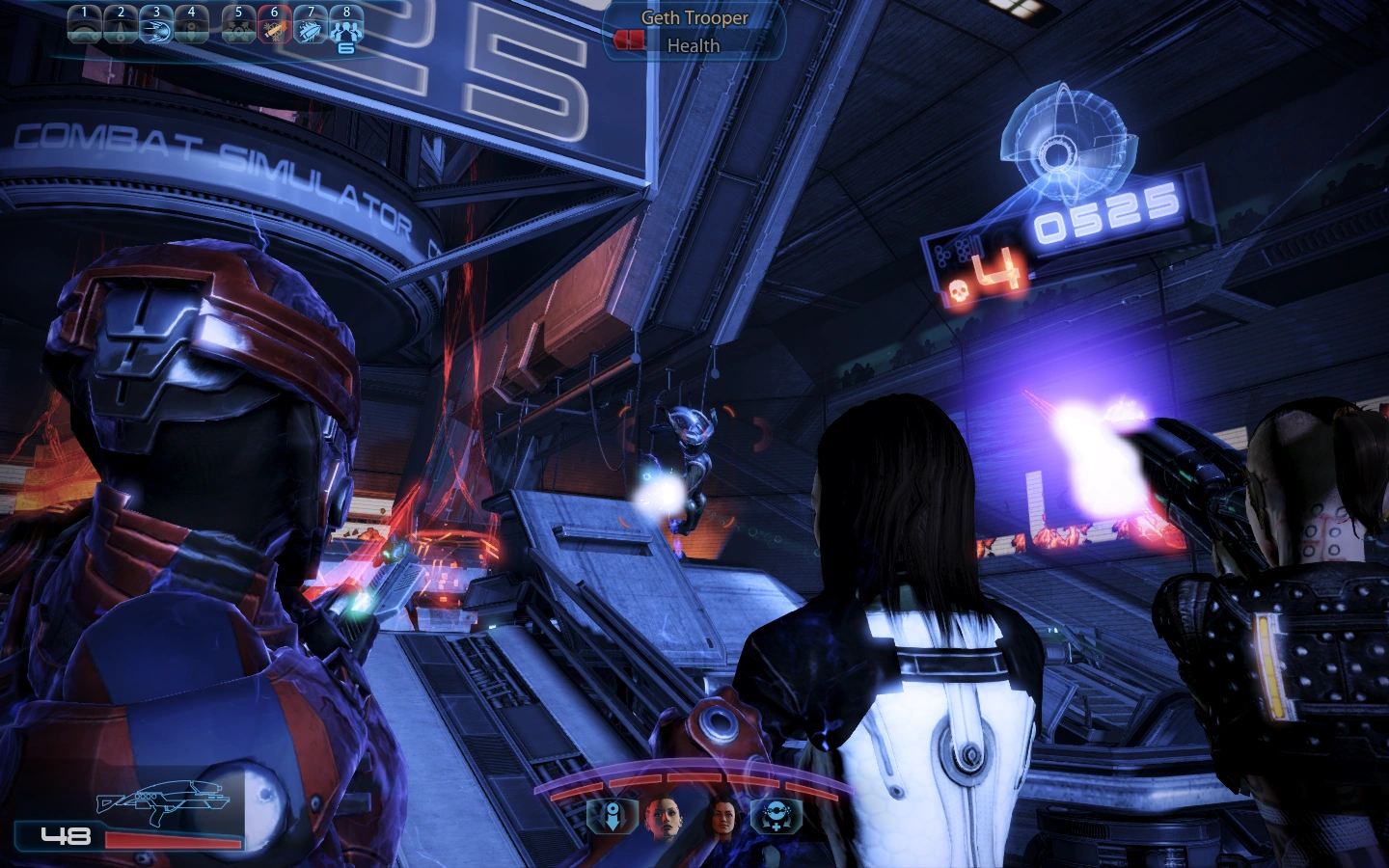Select the Geth Trooper nameplate
Screen dimensions: 1389x868
click(693, 17)
